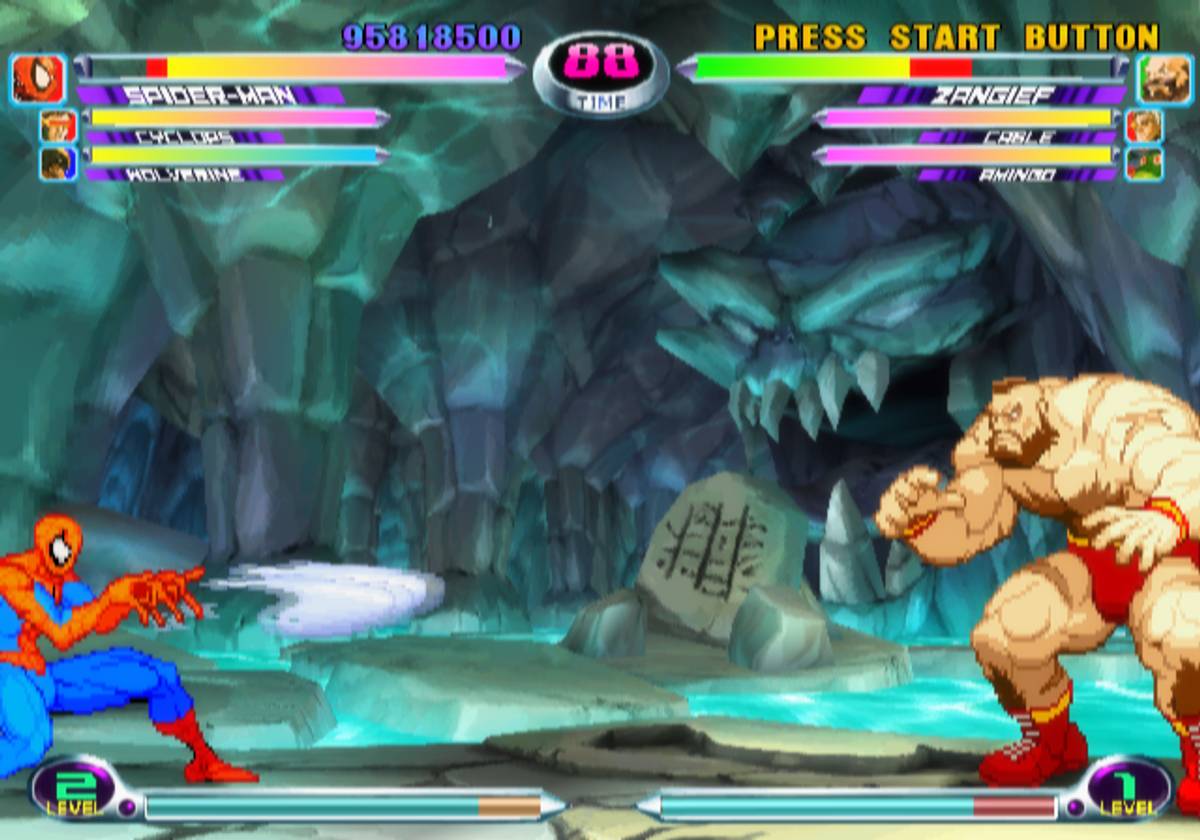Pick the Amingo portrait icon
The image size is (1200, 840).
point(1144,163)
